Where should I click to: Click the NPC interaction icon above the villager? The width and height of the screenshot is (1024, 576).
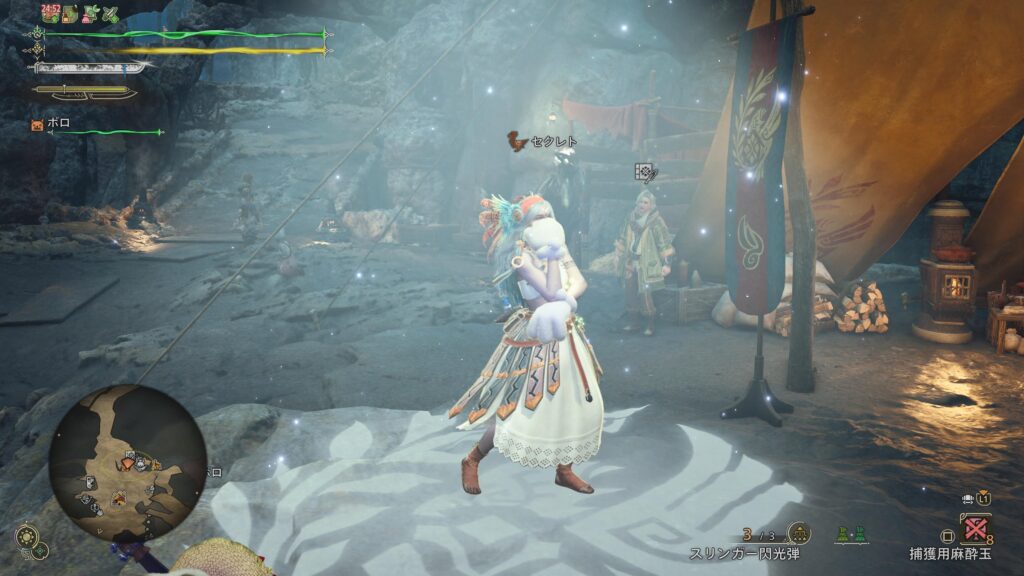click(646, 173)
